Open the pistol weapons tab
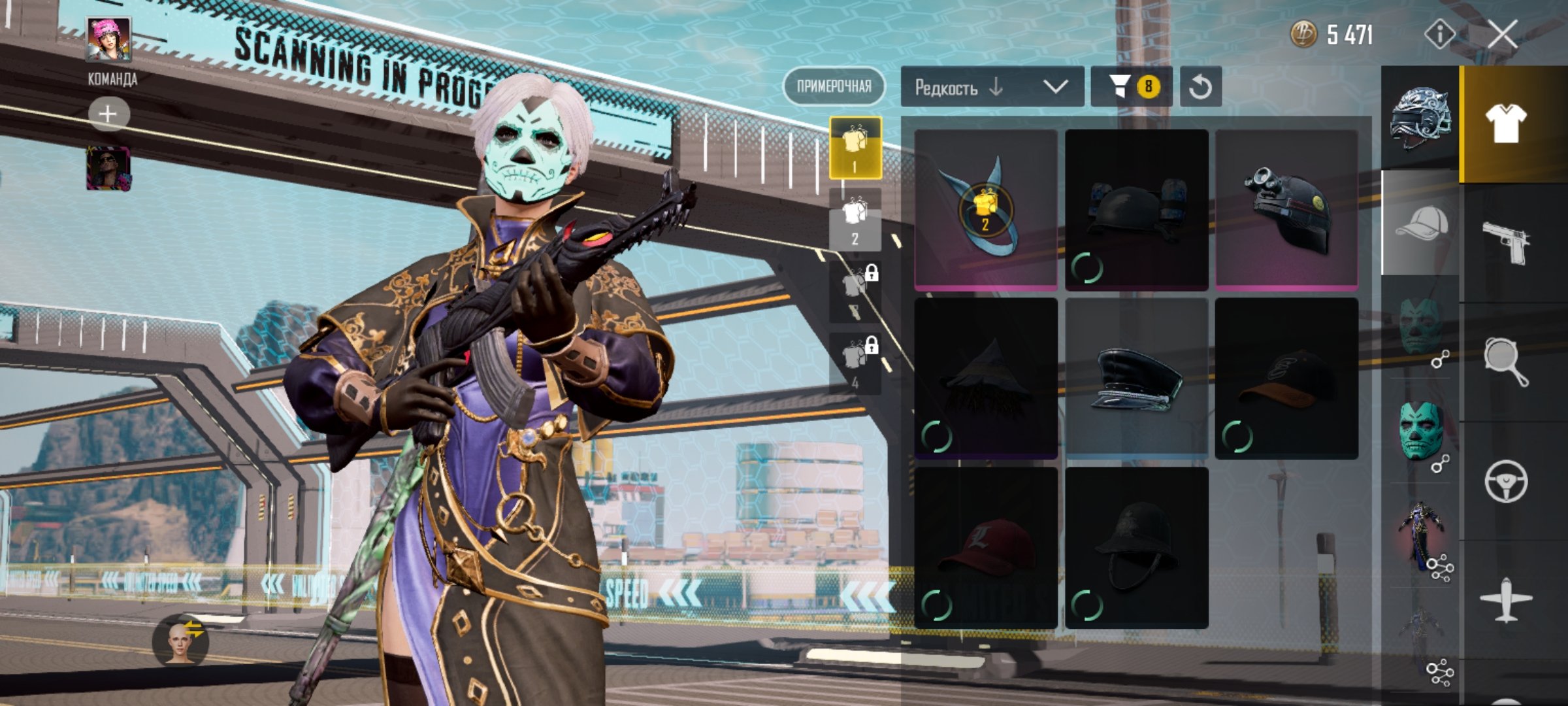Image resolution: width=1568 pixels, height=706 pixels. (1505, 243)
